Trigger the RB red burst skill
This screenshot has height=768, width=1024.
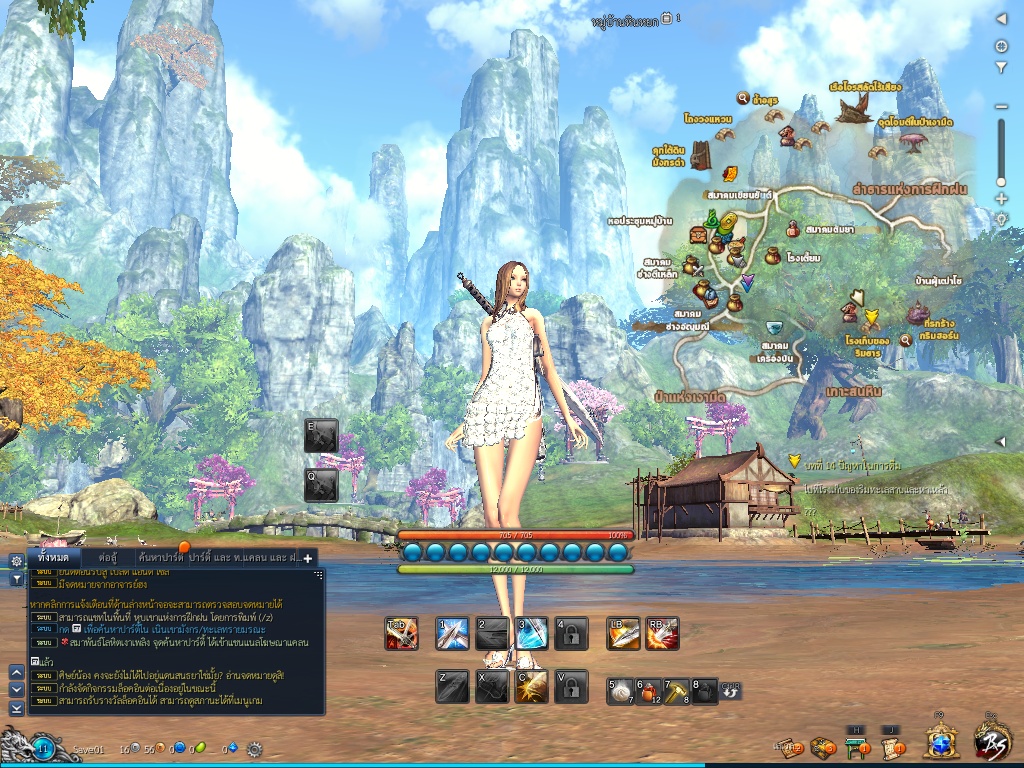pos(662,633)
